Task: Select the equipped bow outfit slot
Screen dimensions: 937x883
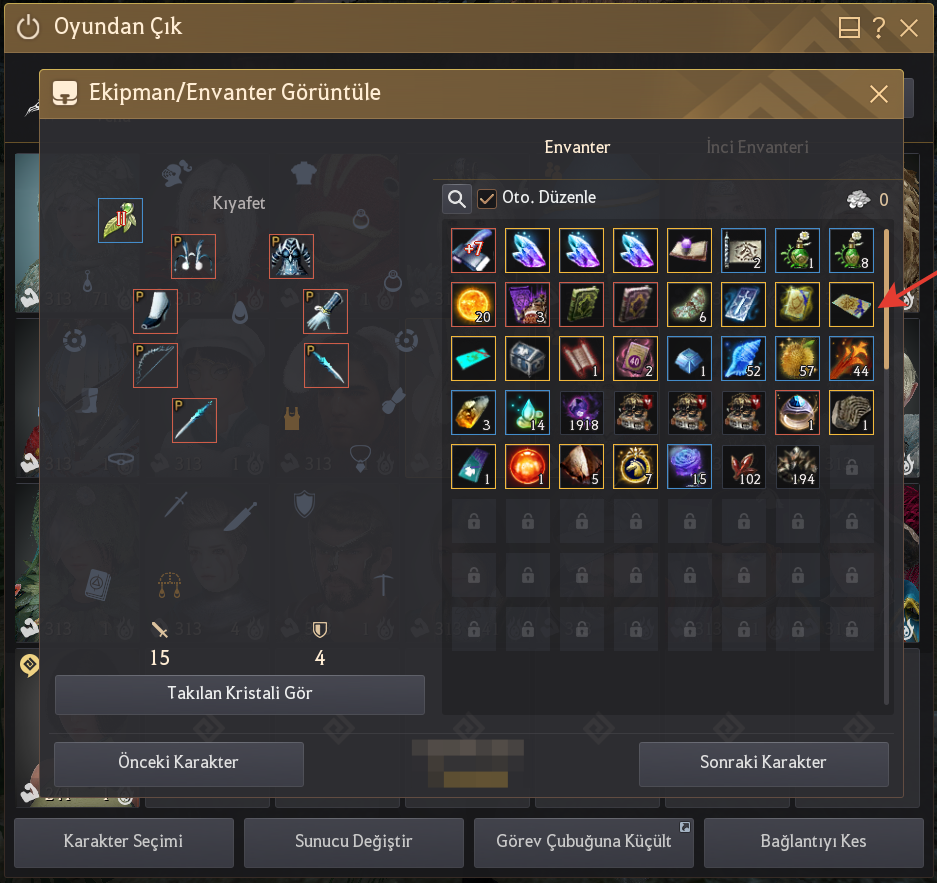Action: point(155,365)
